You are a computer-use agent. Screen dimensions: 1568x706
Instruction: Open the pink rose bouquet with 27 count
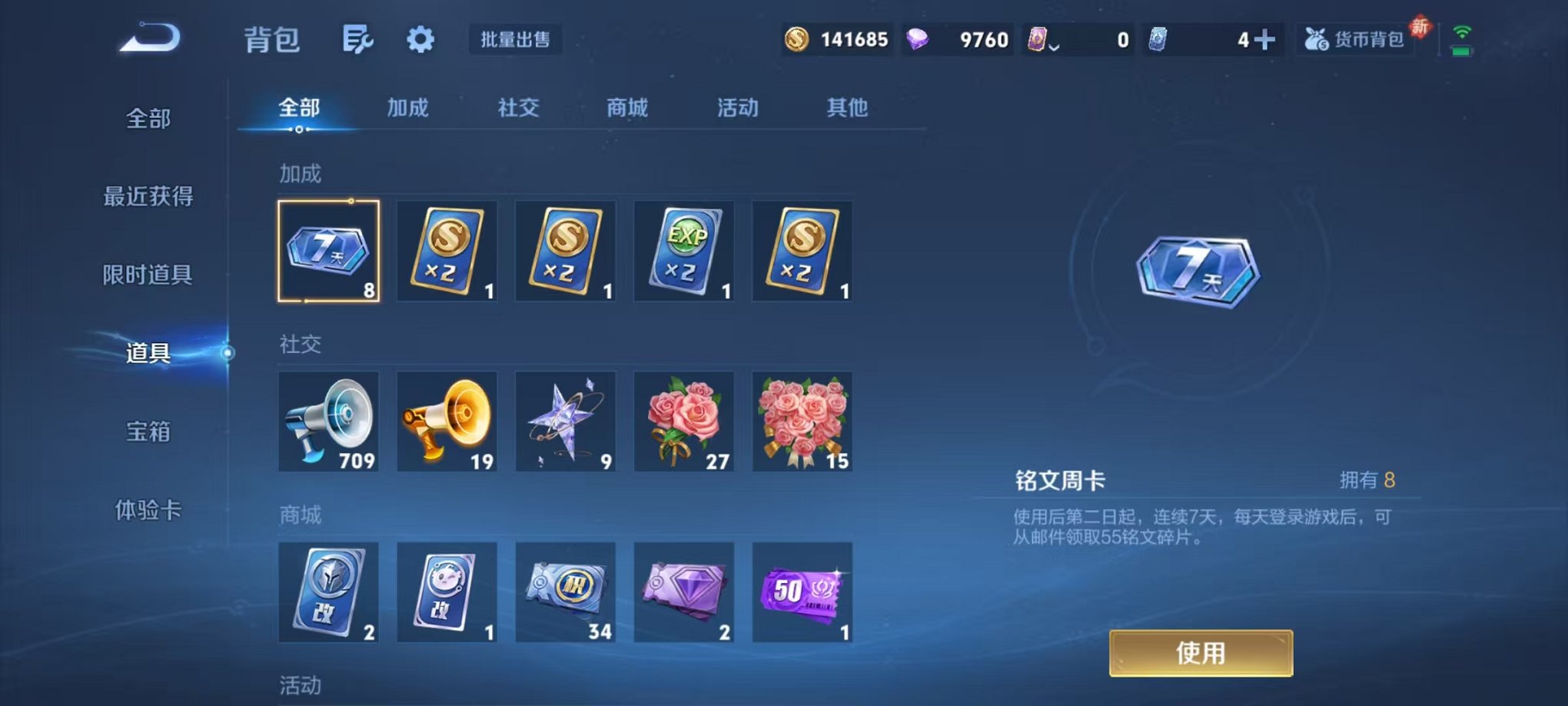coord(683,421)
